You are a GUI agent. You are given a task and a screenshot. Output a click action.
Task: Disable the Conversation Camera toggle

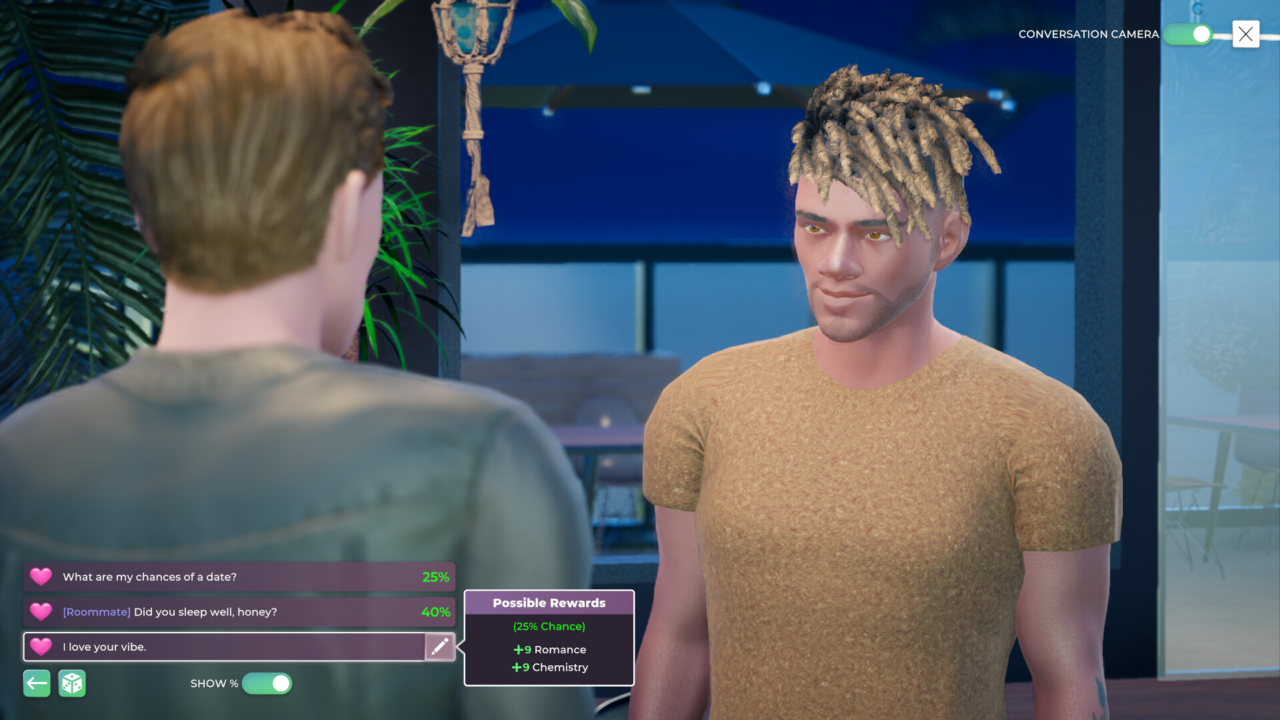[1187, 33]
